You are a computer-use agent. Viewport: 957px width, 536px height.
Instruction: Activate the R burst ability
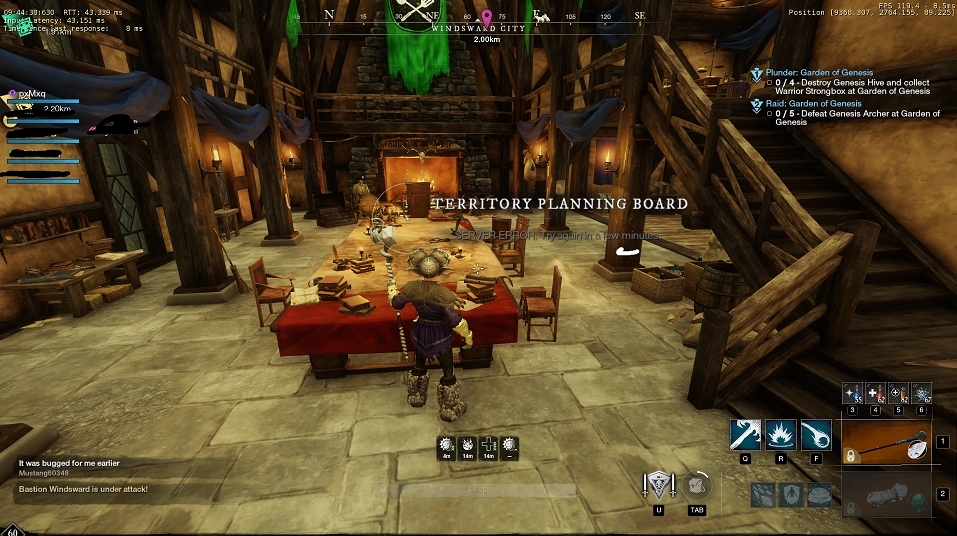click(x=781, y=435)
